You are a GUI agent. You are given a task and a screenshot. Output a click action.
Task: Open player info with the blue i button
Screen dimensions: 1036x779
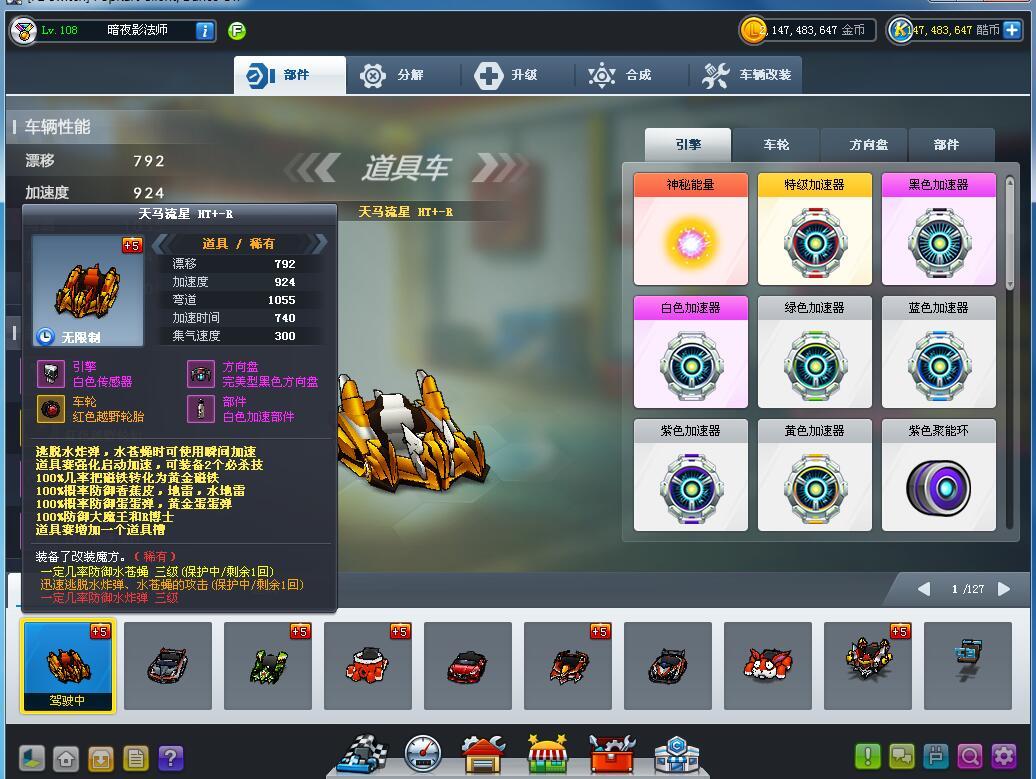click(204, 30)
